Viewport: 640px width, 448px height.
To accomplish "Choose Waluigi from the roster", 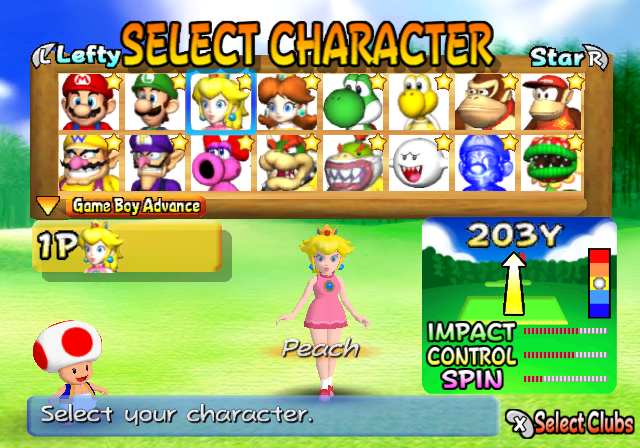I will [x=153, y=162].
